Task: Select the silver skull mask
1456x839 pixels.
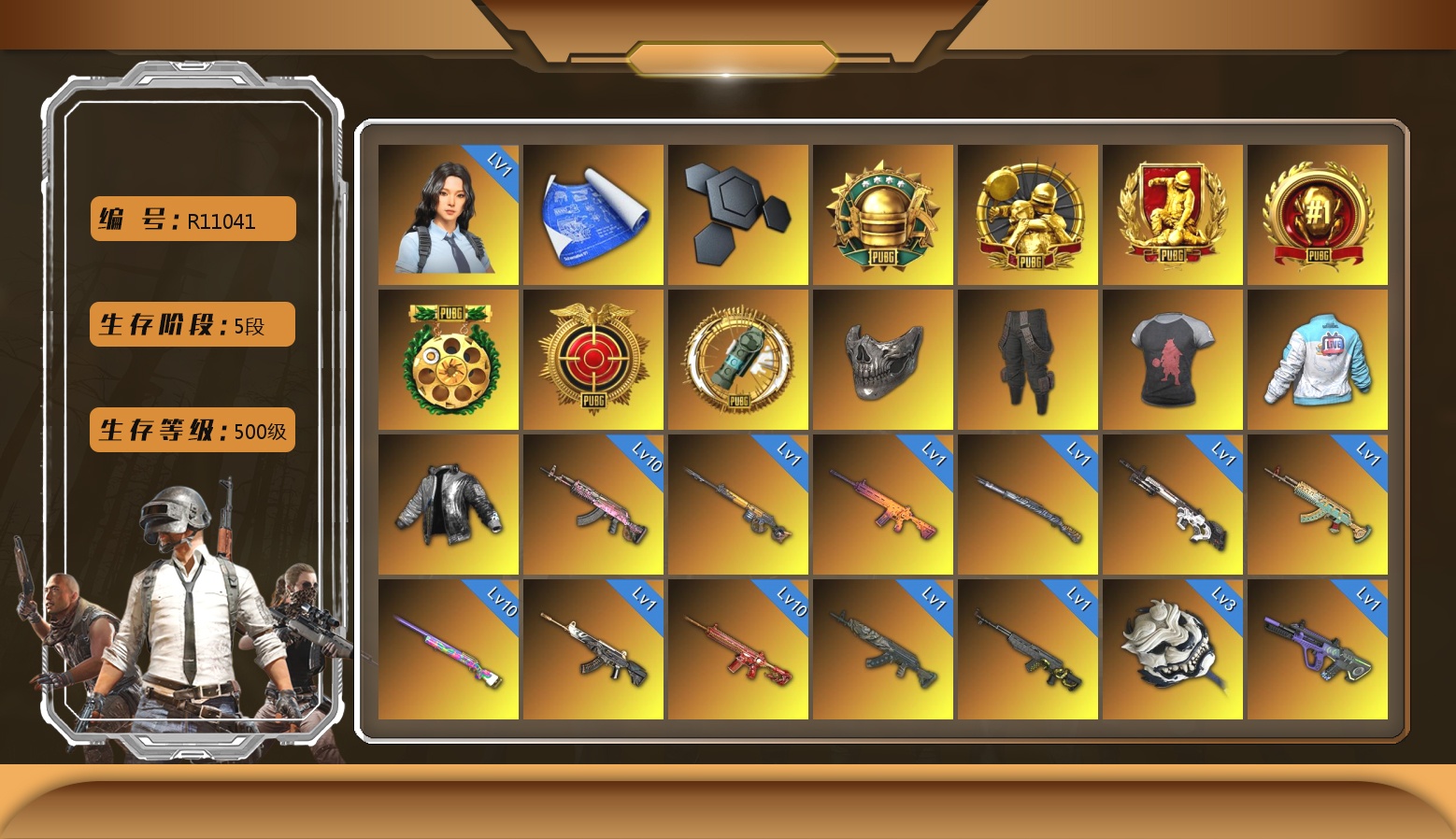Action: [x=882, y=360]
